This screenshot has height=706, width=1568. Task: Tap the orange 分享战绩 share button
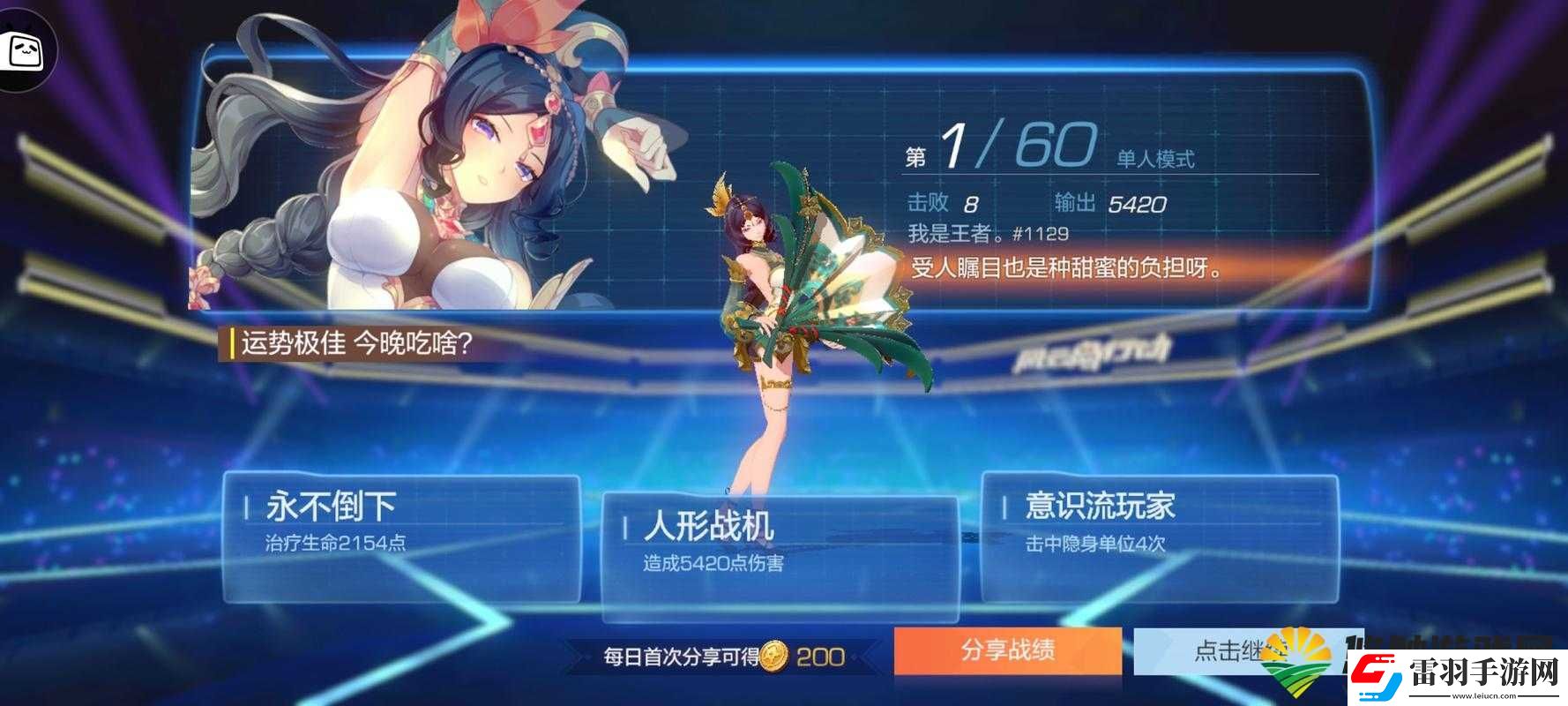1008,650
